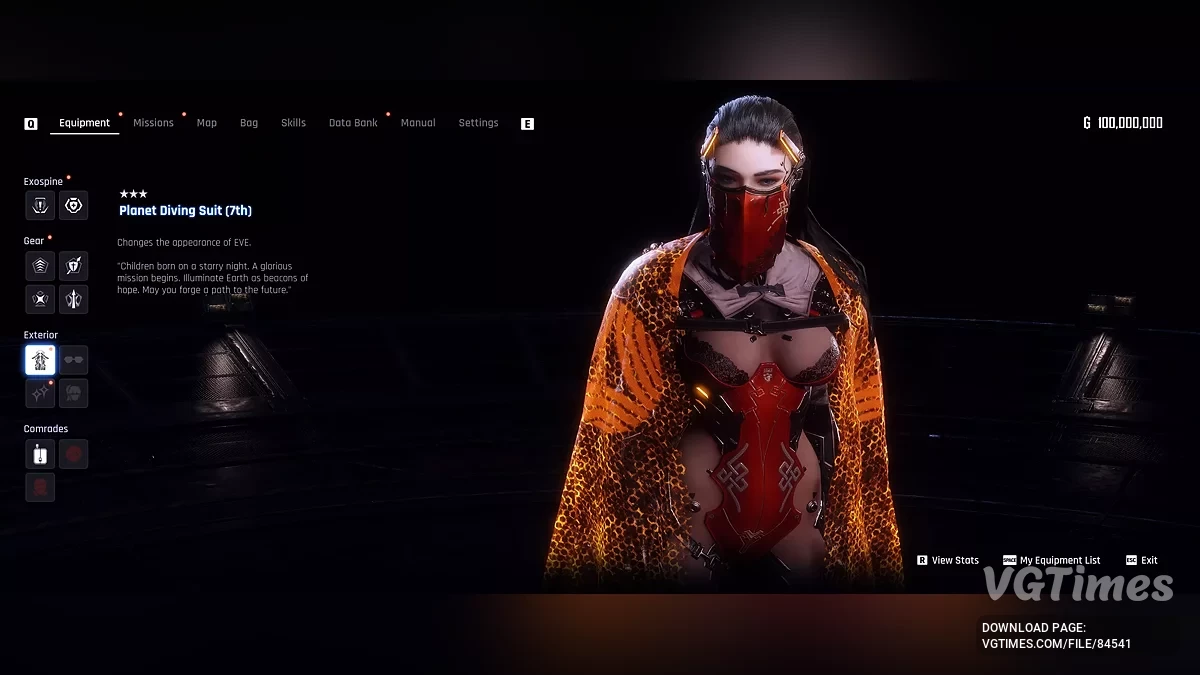Screen dimensions: 1200x675
Task: Show the Skills tab
Action: 293,123
